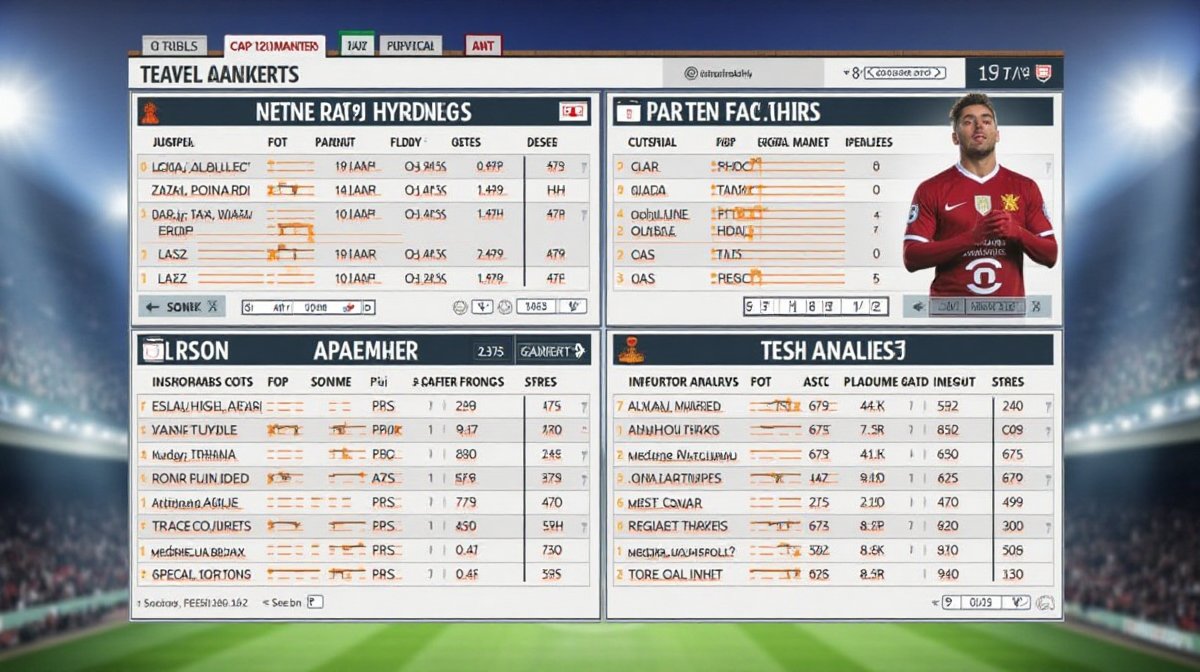Pick the YANNE TUYDLE player row
The height and width of the screenshot is (672, 1200).
click(x=195, y=430)
